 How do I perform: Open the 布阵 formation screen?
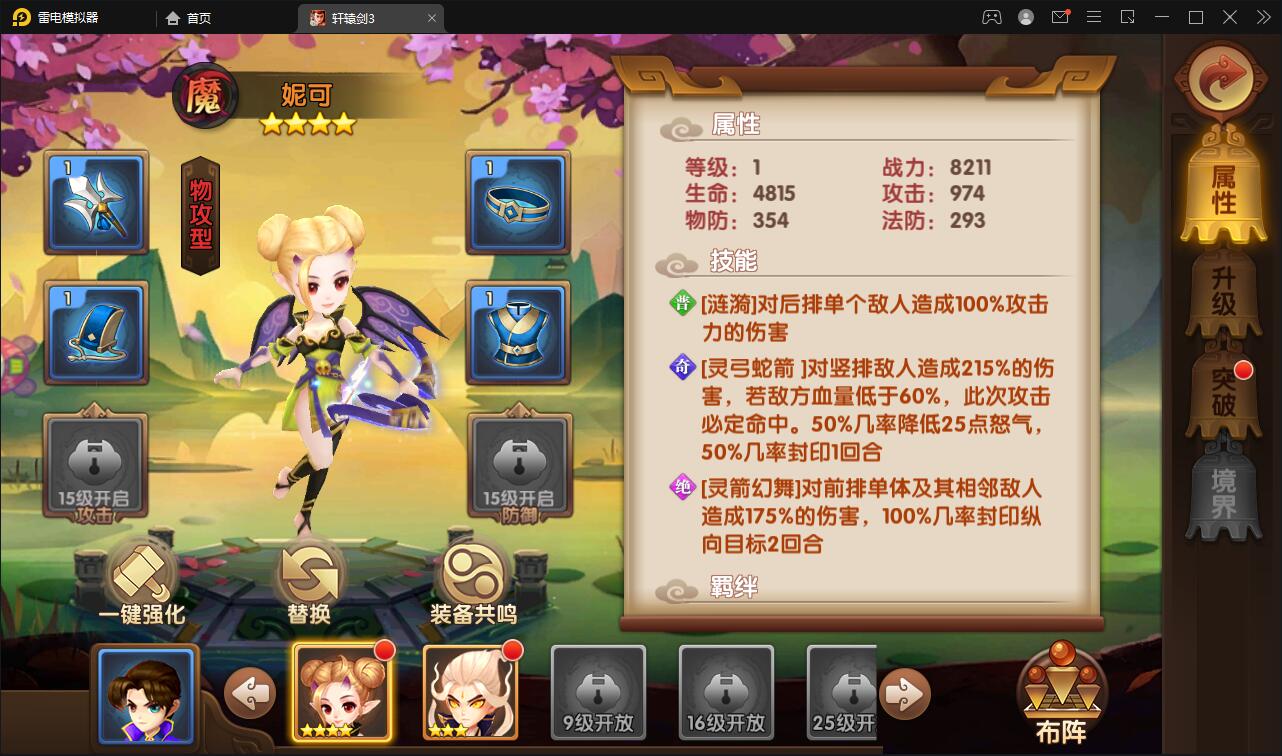click(x=1063, y=690)
